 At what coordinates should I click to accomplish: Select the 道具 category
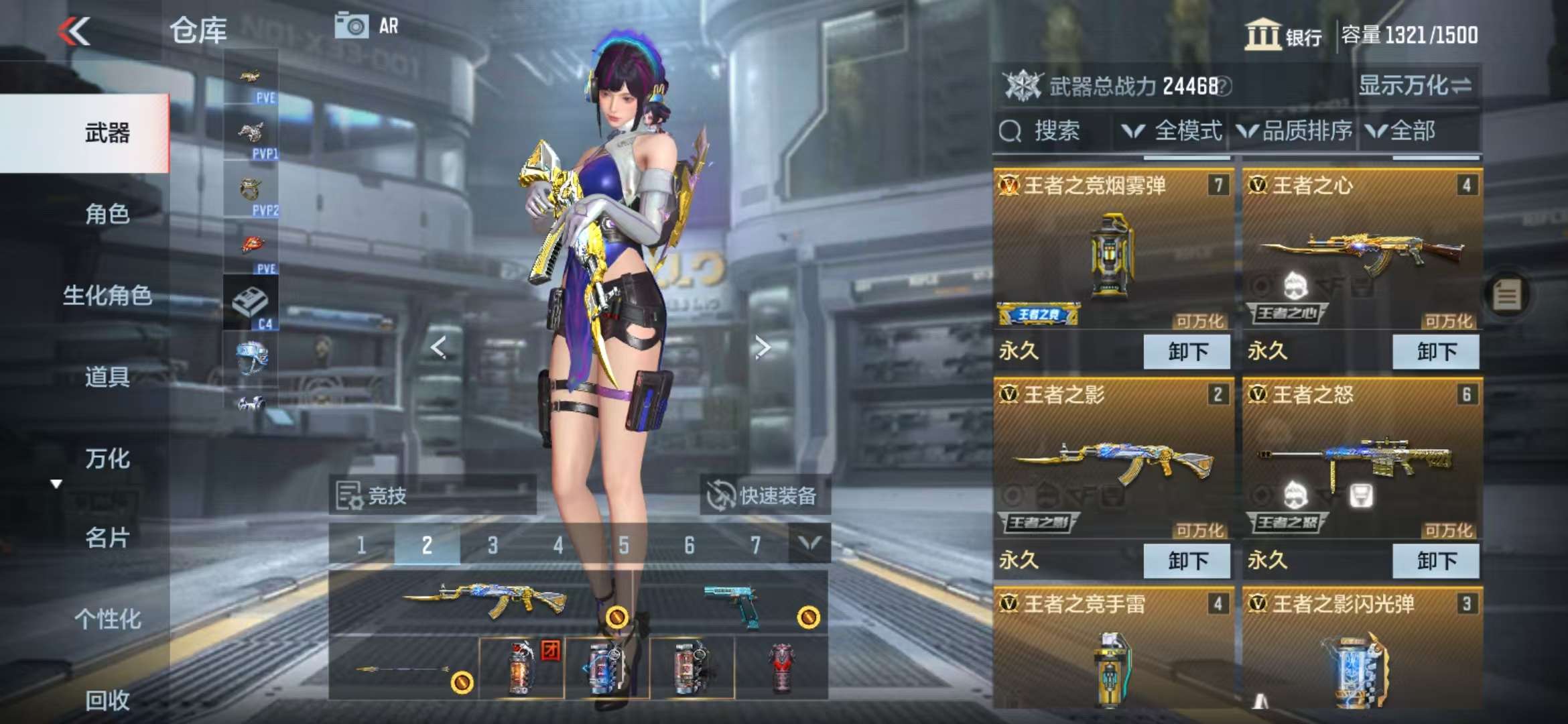point(107,377)
